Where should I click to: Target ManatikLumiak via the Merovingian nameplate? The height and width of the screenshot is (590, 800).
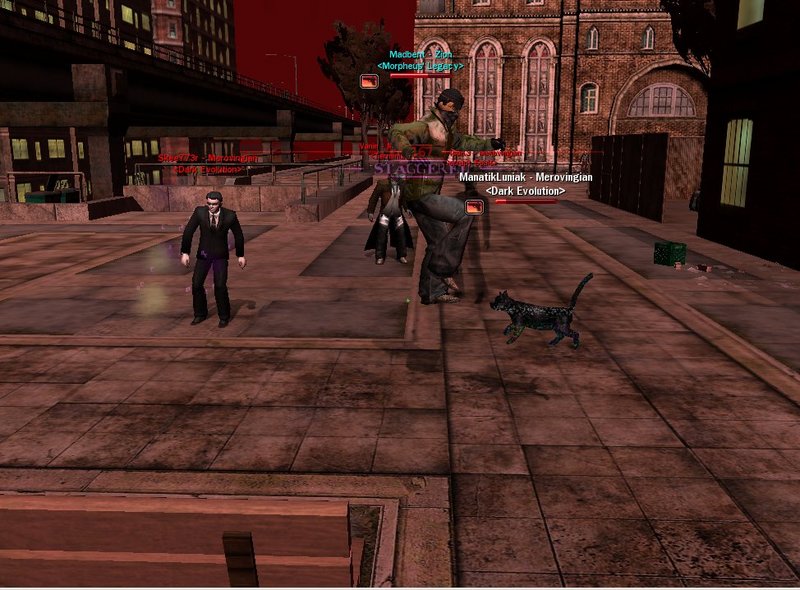525,177
